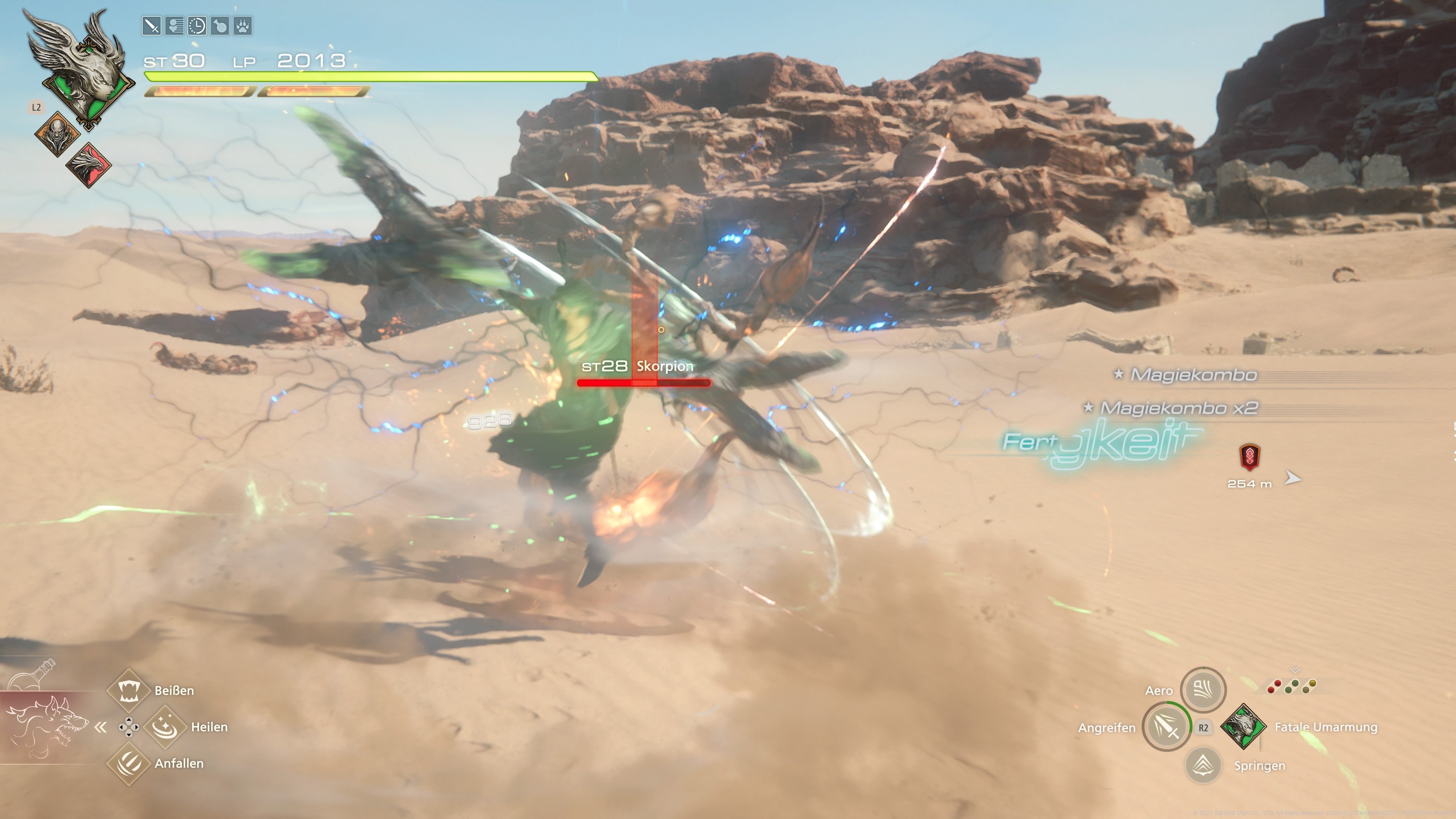Click the status effects list icon
This screenshot has height=819, width=1456.
(175, 26)
